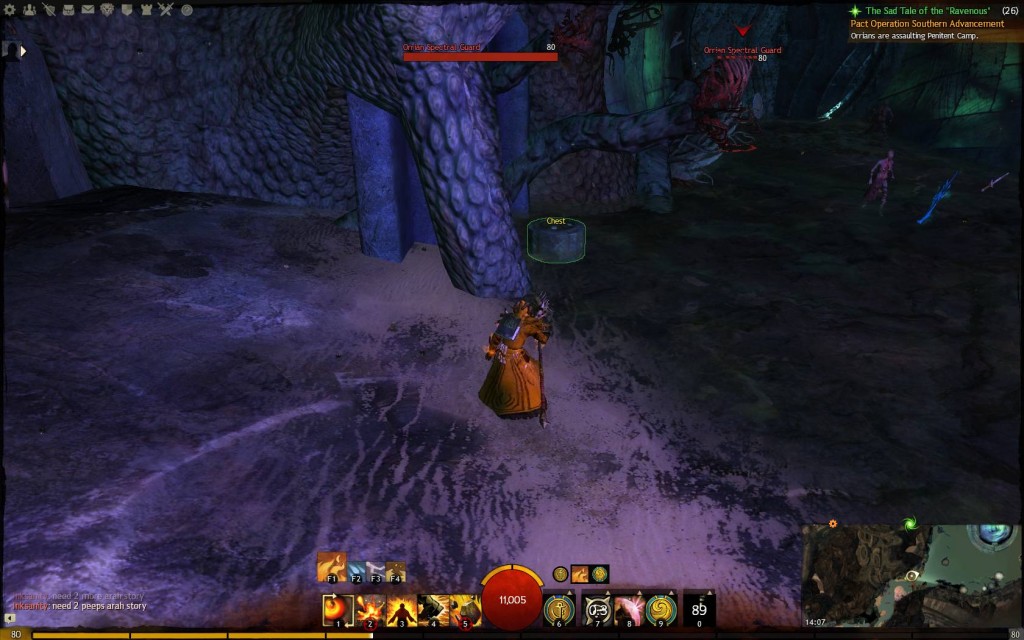Open the inventory bag icon

[67, 10]
